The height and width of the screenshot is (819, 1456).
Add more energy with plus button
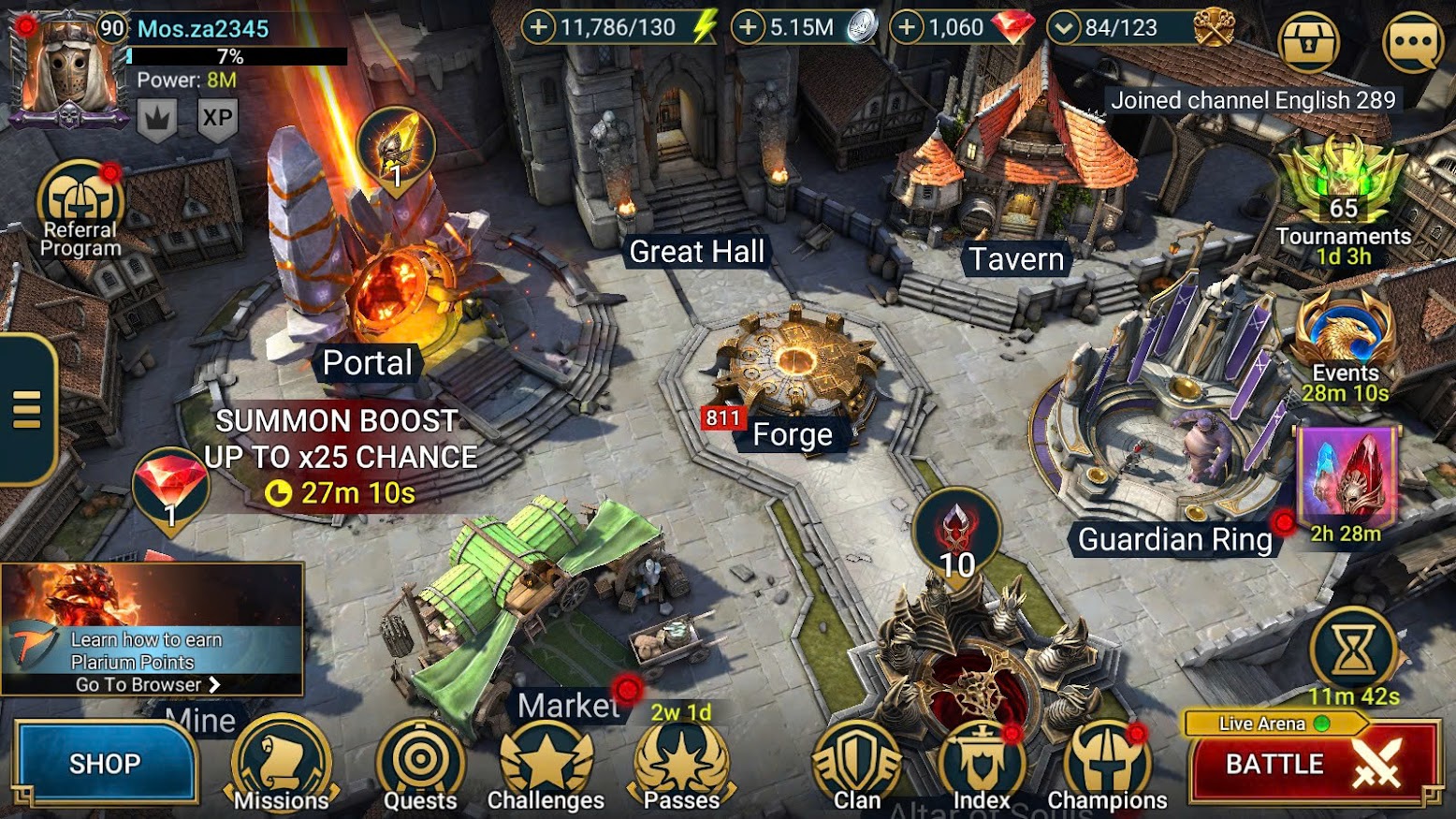539,27
